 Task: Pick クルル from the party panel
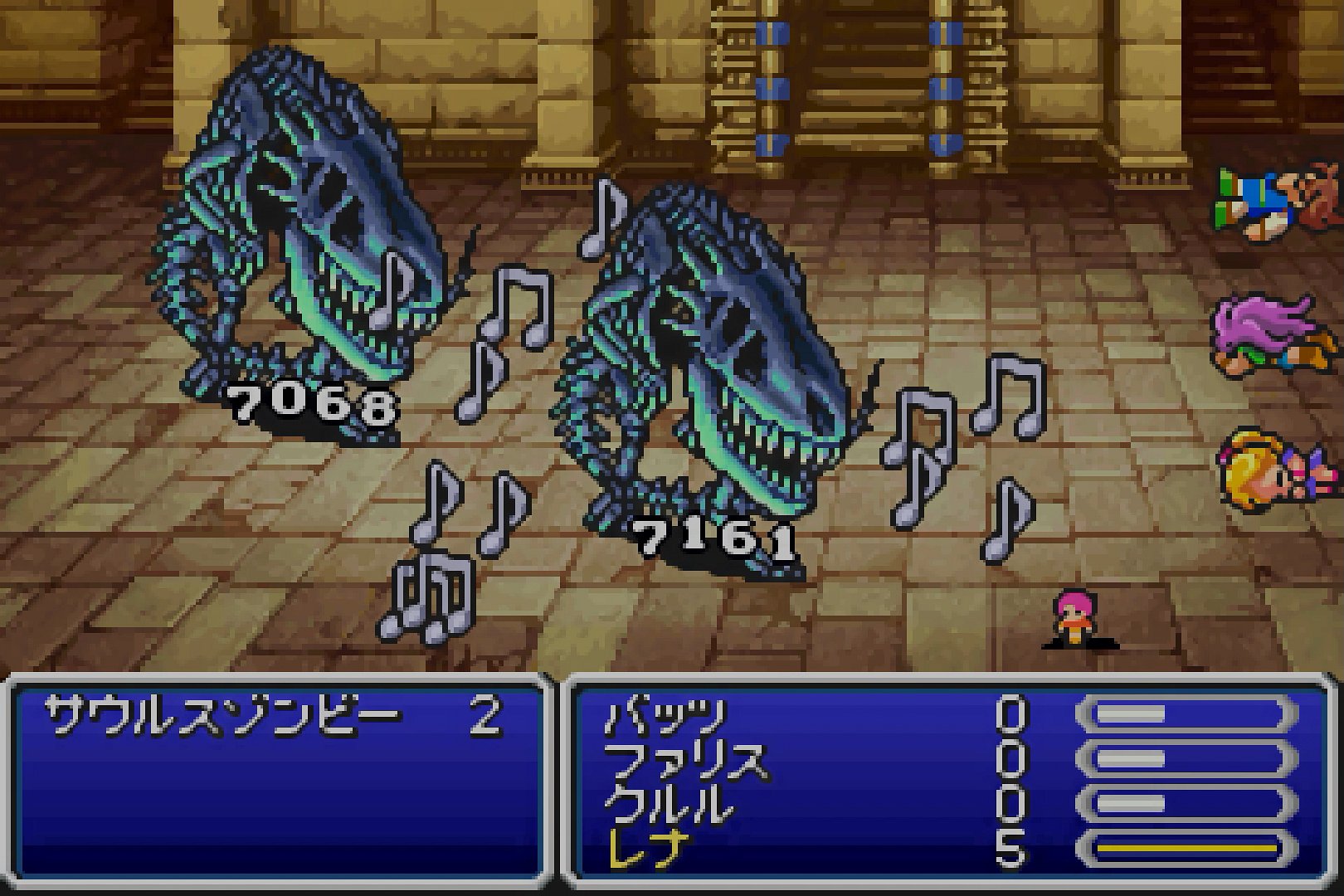tap(670, 805)
